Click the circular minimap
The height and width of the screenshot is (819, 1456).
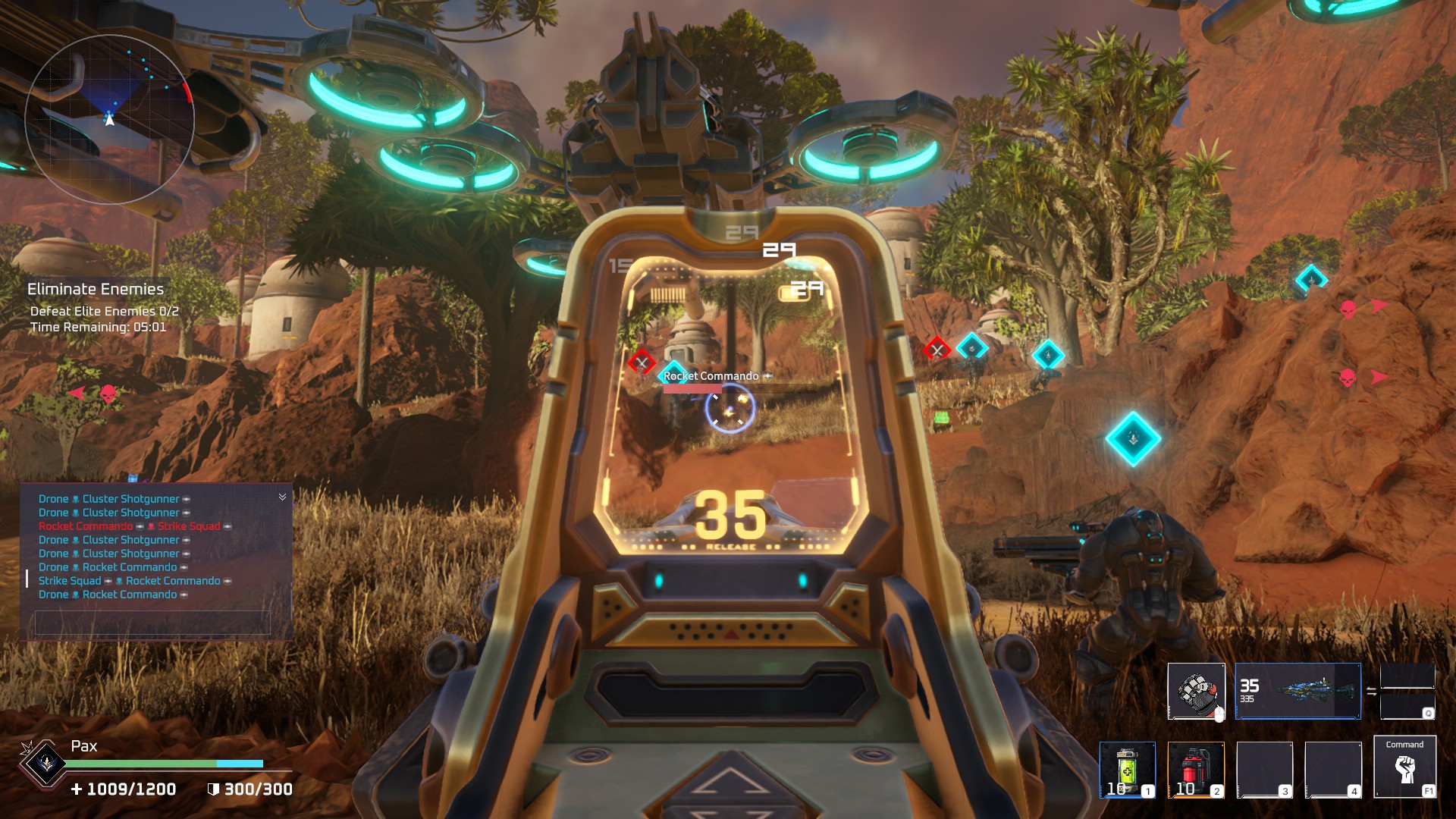(110, 119)
